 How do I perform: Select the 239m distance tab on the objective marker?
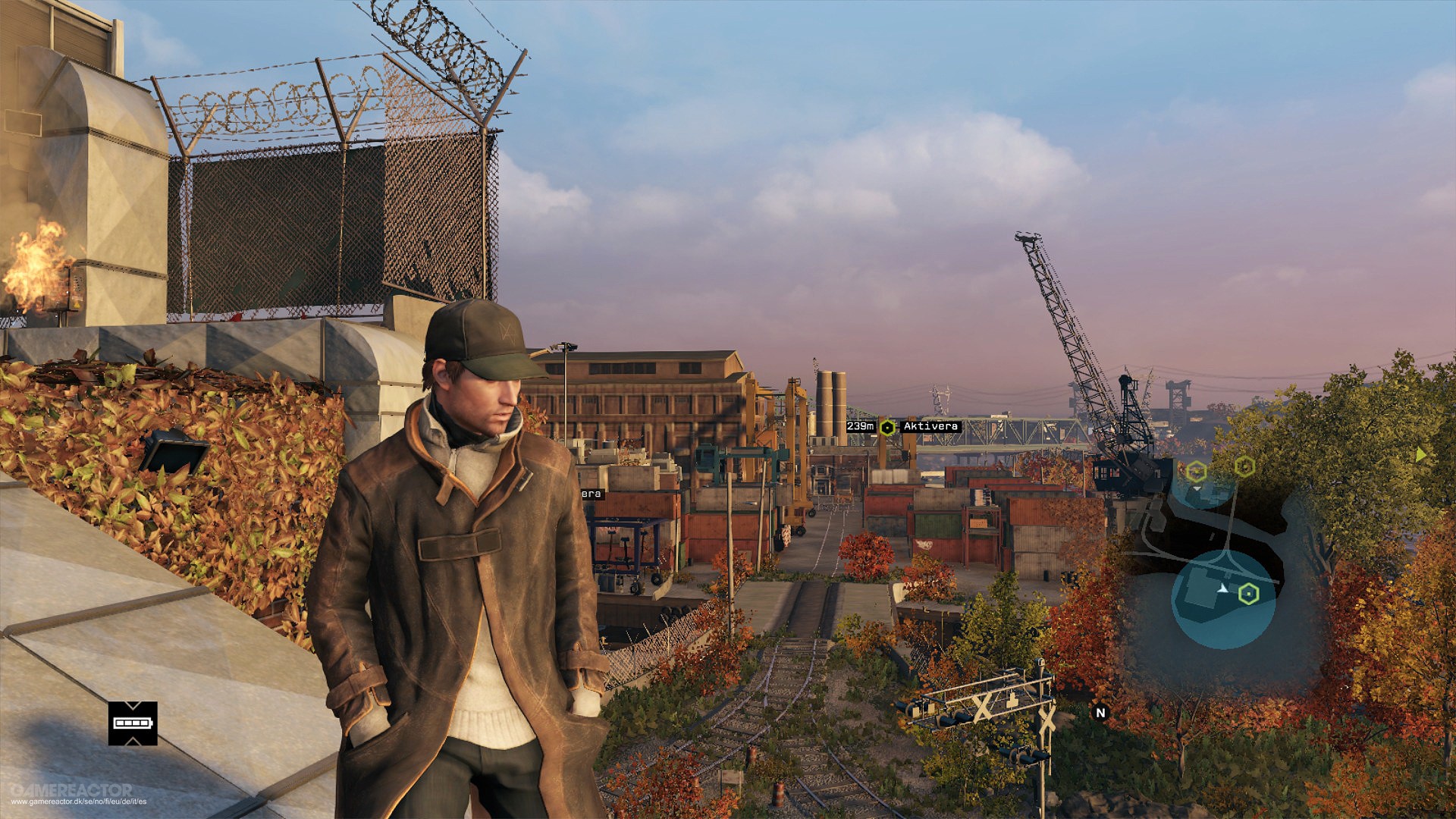[861, 427]
